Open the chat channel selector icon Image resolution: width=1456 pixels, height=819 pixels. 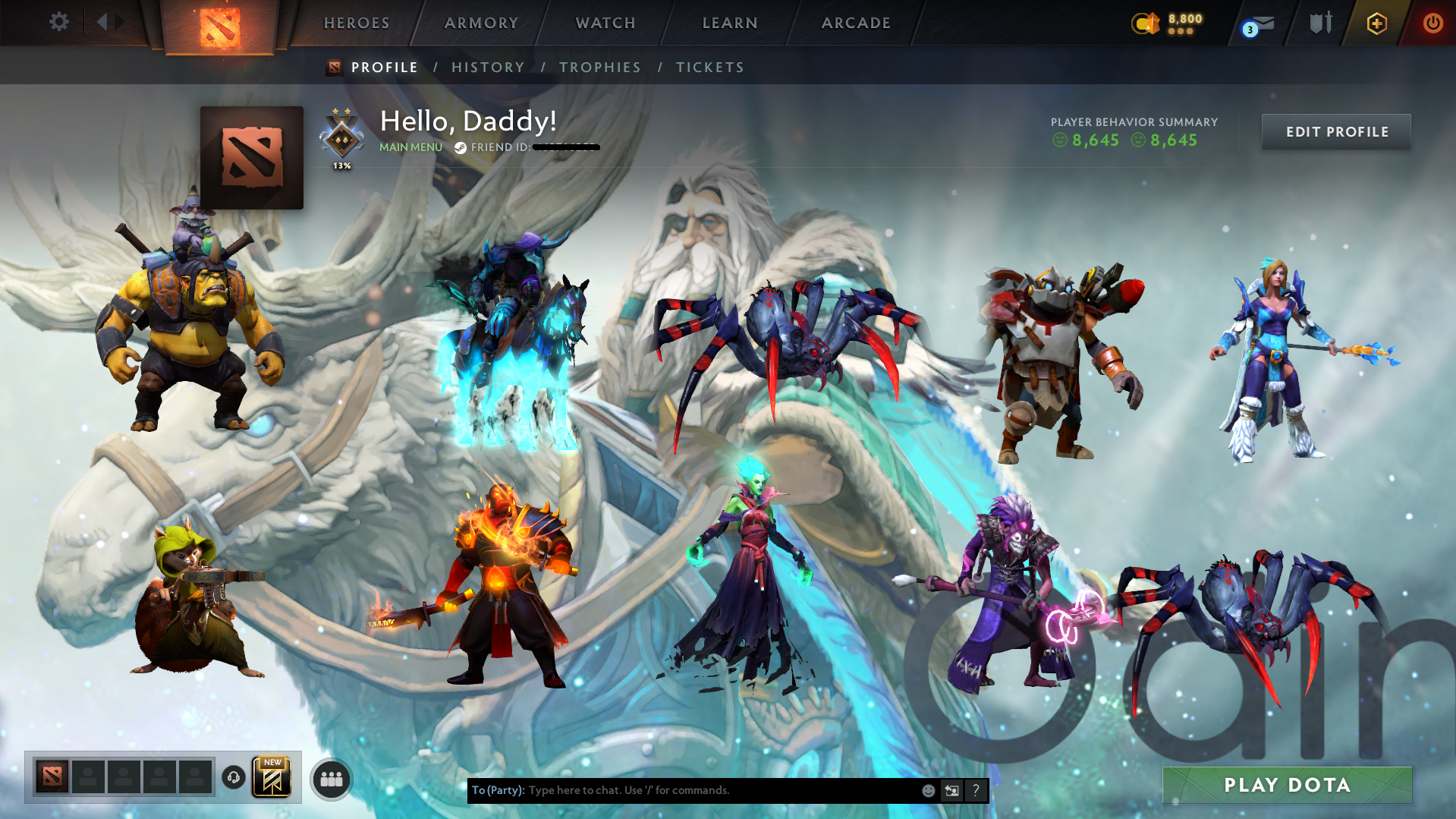pos(951,790)
